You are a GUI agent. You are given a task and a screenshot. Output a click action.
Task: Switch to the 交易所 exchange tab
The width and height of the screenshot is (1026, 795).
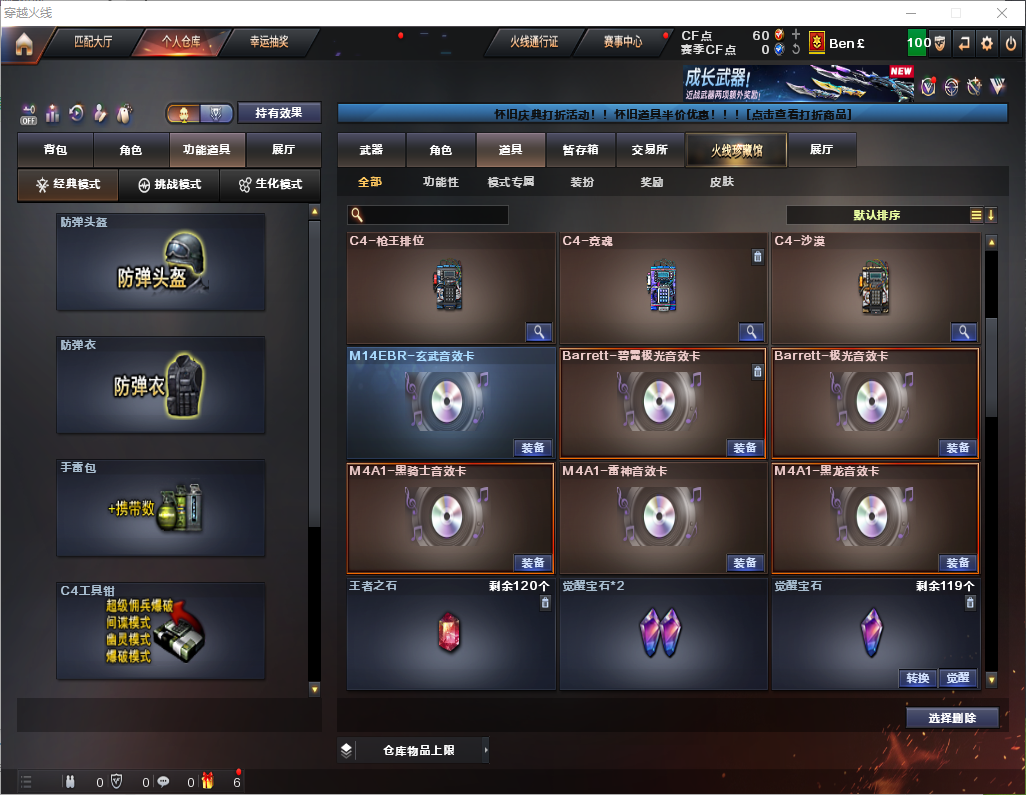[649, 150]
